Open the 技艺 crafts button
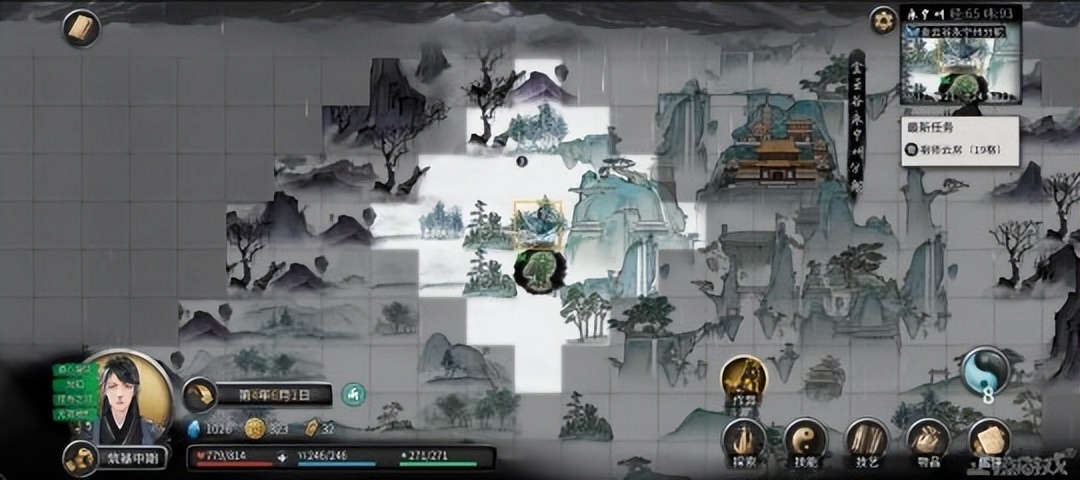This screenshot has height=480, width=1080. point(866,440)
